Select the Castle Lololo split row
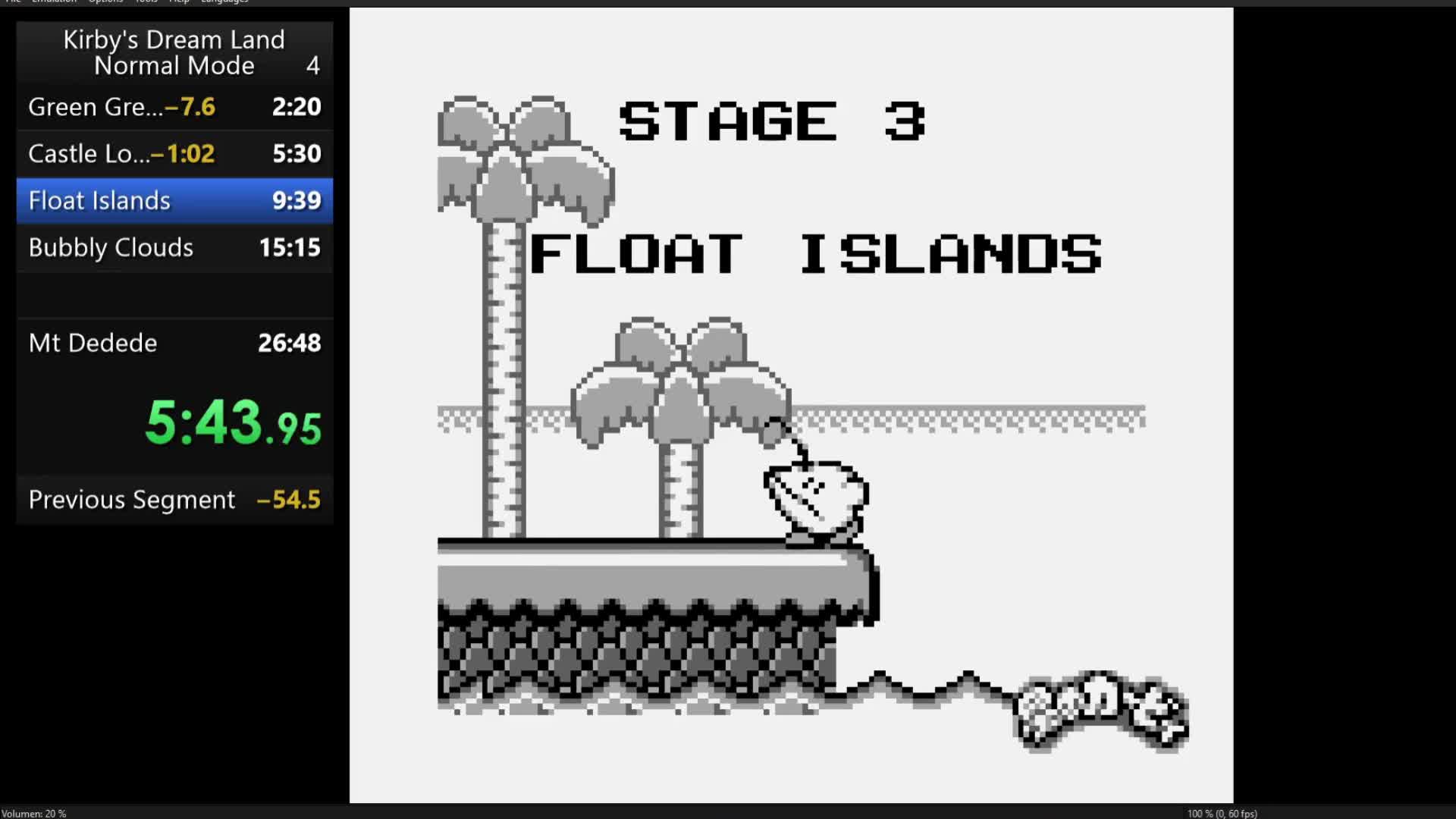The width and height of the screenshot is (1456, 819). click(x=174, y=153)
